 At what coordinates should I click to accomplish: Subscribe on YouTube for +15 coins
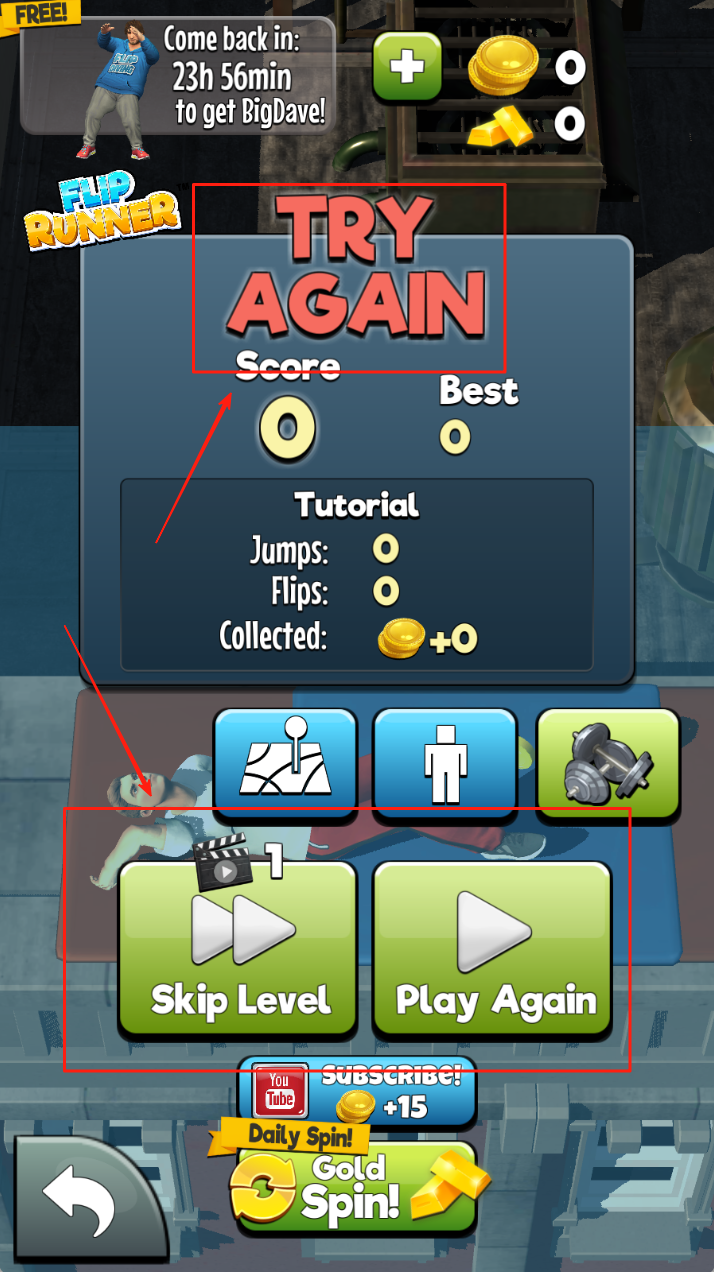pyautogui.click(x=357, y=1093)
